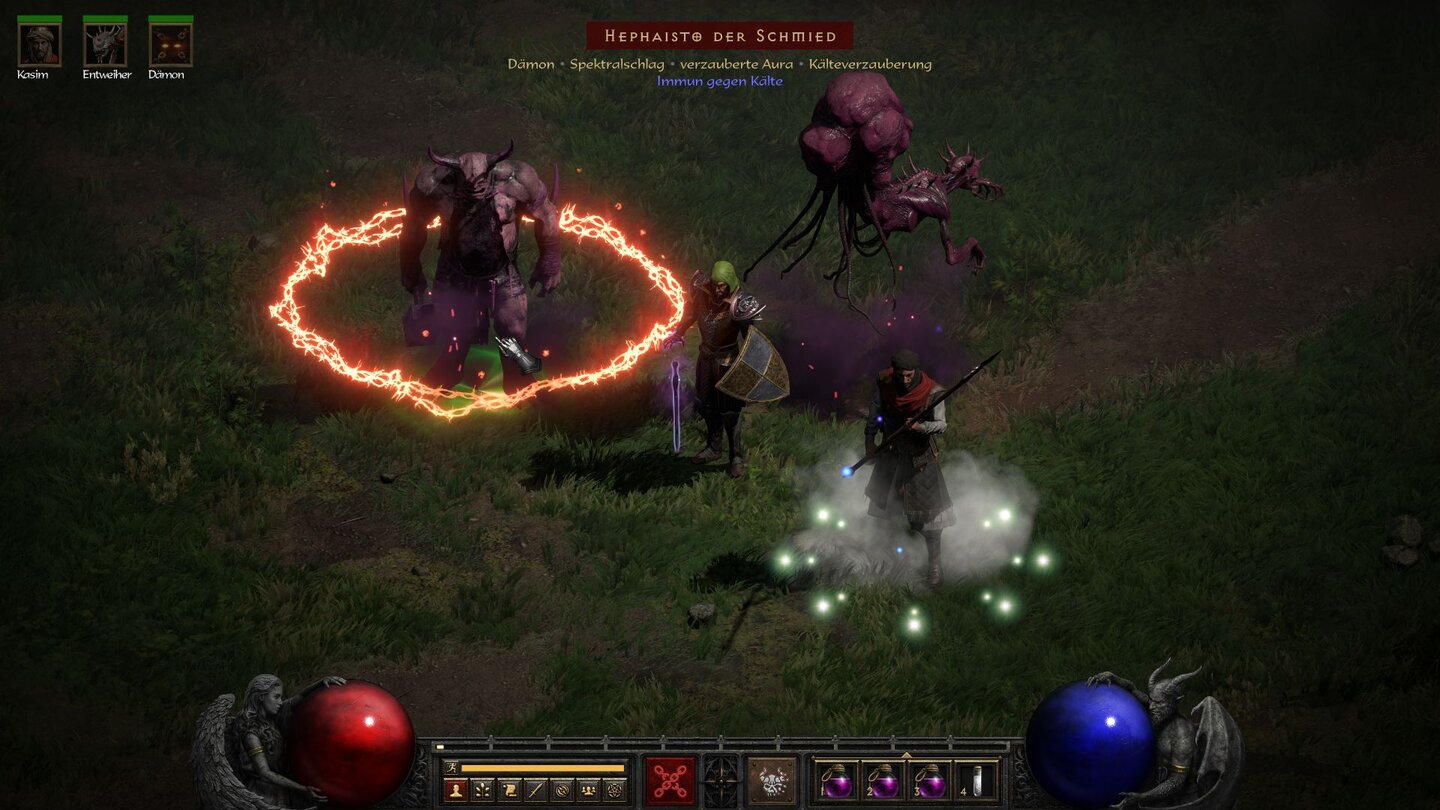Open the Party screen icon
The height and width of the screenshot is (810, 1440).
pos(588,788)
